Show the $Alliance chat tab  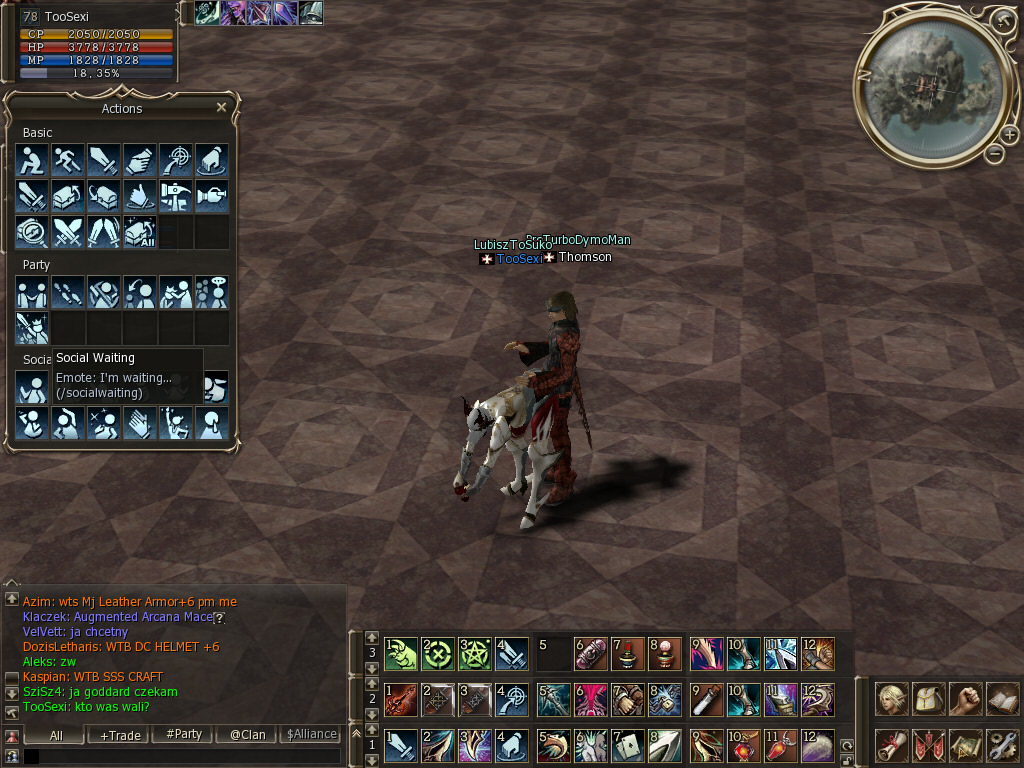311,734
